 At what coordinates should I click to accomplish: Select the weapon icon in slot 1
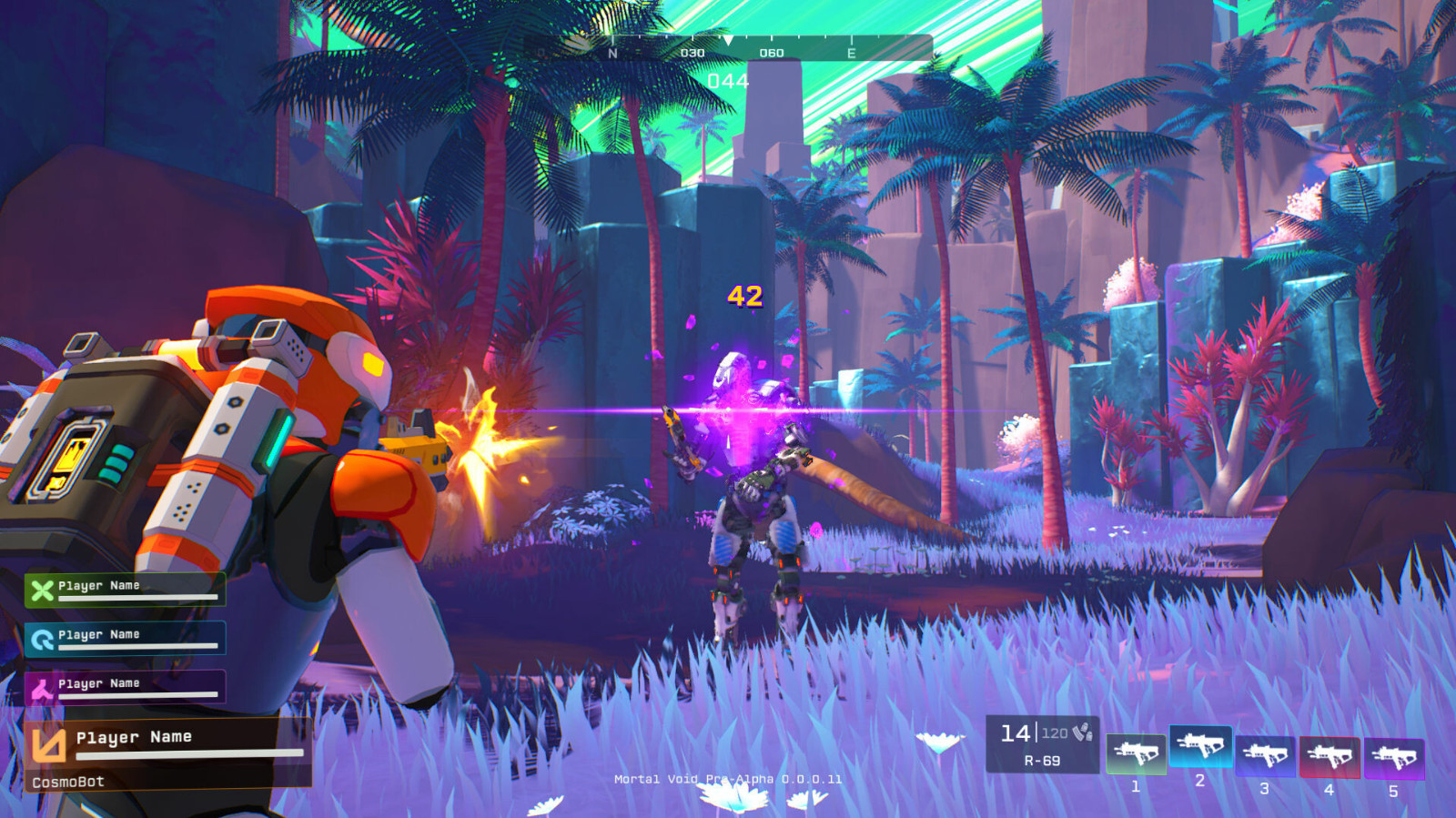(x=1137, y=752)
